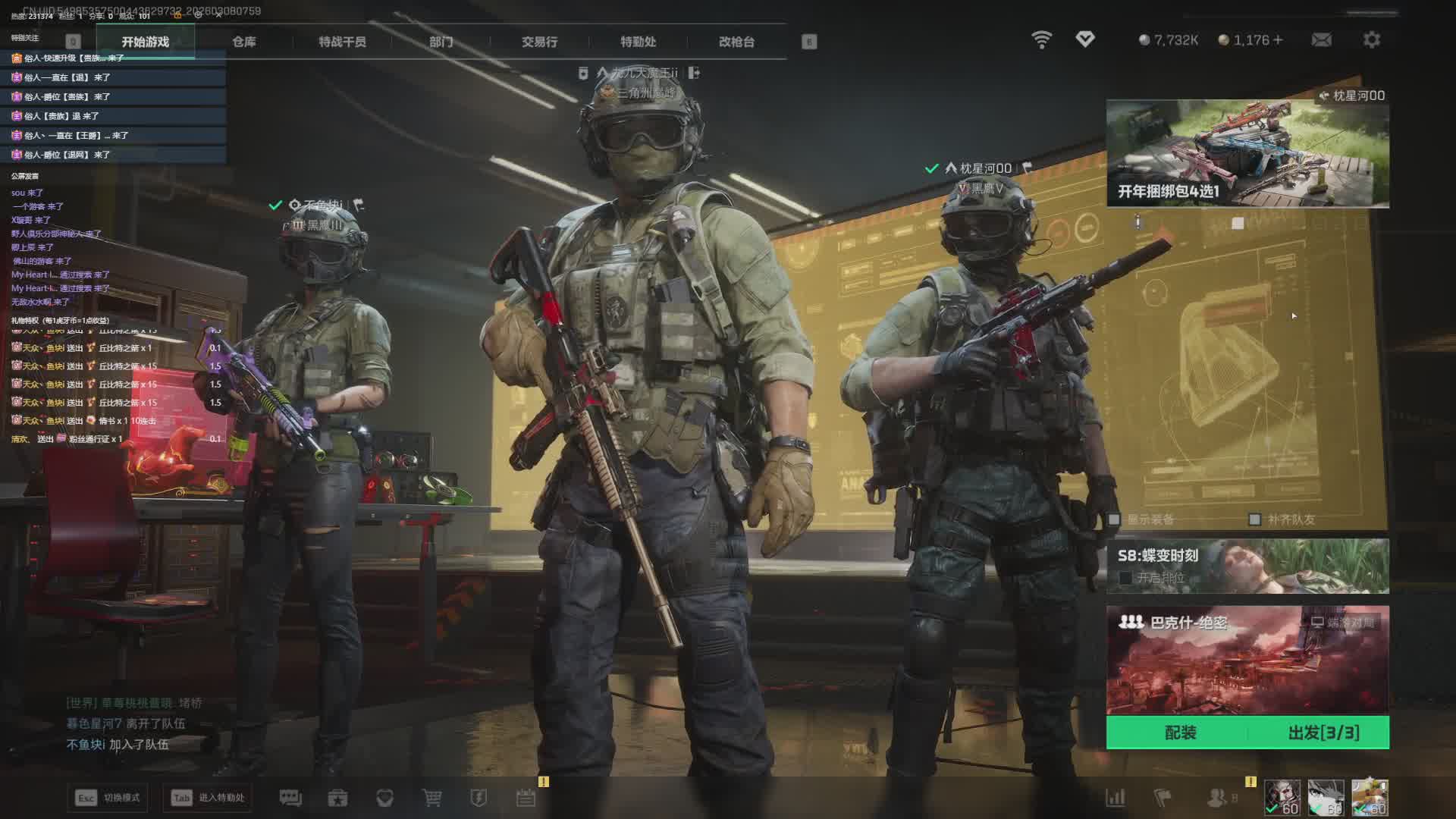Select the 部门 (Department) tab

[x=441, y=42]
